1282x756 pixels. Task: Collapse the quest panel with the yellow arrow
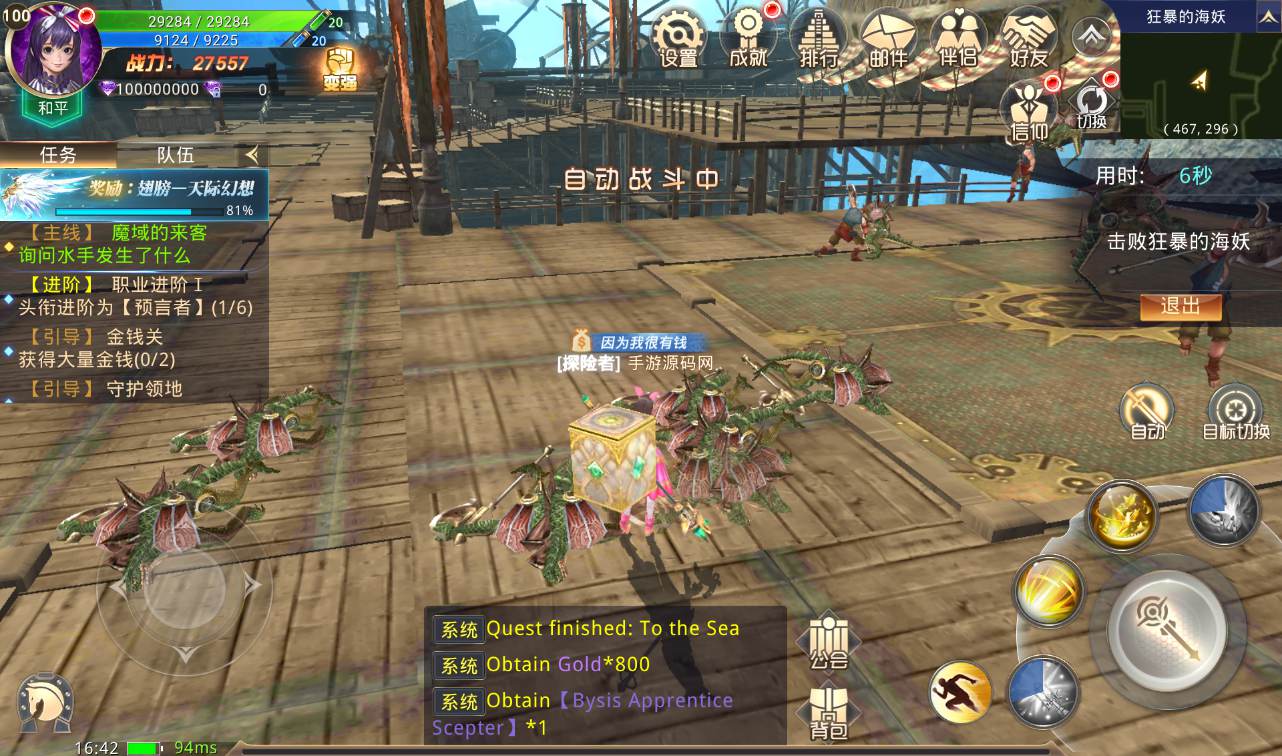click(x=252, y=155)
